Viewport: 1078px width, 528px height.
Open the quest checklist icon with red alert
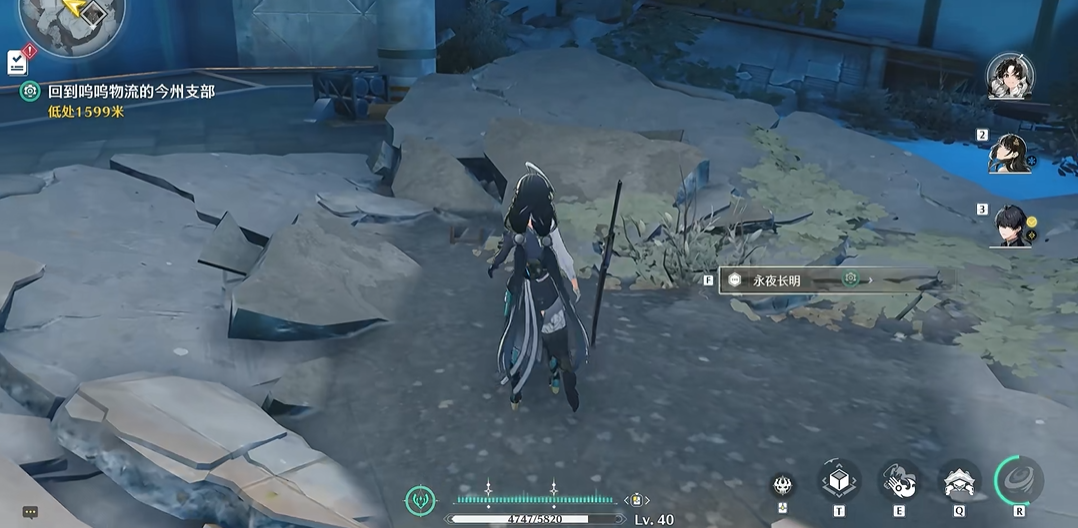tap(18, 61)
